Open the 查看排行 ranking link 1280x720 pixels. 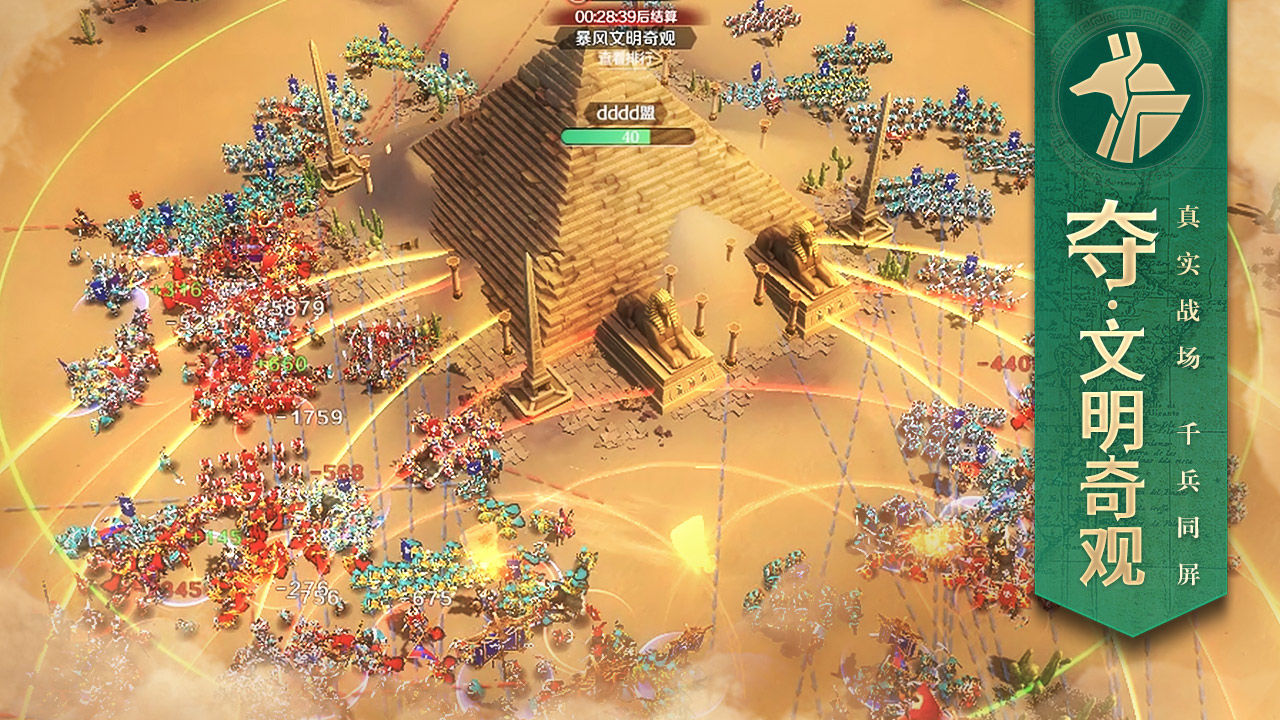[x=628, y=59]
